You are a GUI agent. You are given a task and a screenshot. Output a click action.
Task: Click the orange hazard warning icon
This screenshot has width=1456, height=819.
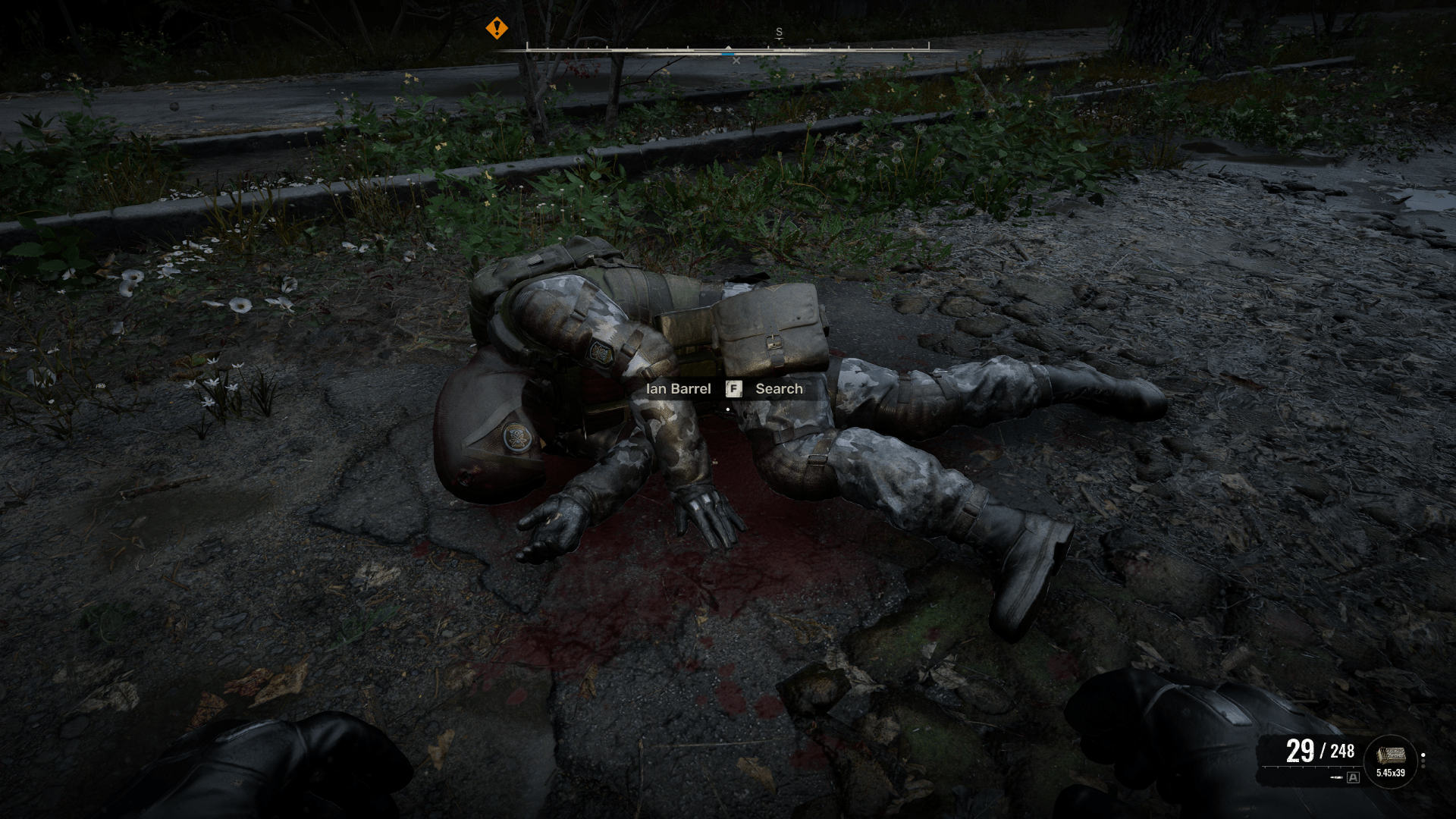pos(497,28)
